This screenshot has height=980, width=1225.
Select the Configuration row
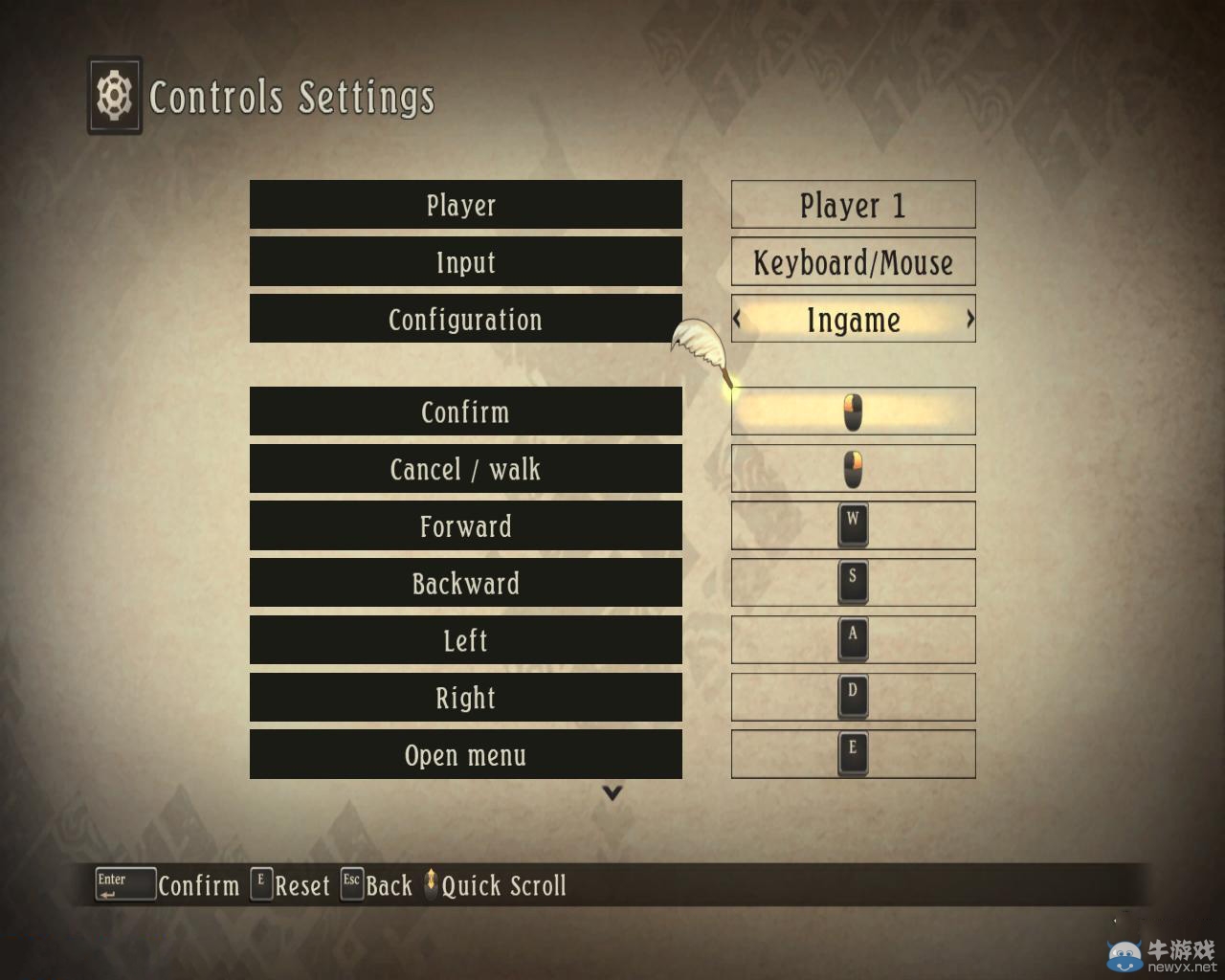click(465, 319)
